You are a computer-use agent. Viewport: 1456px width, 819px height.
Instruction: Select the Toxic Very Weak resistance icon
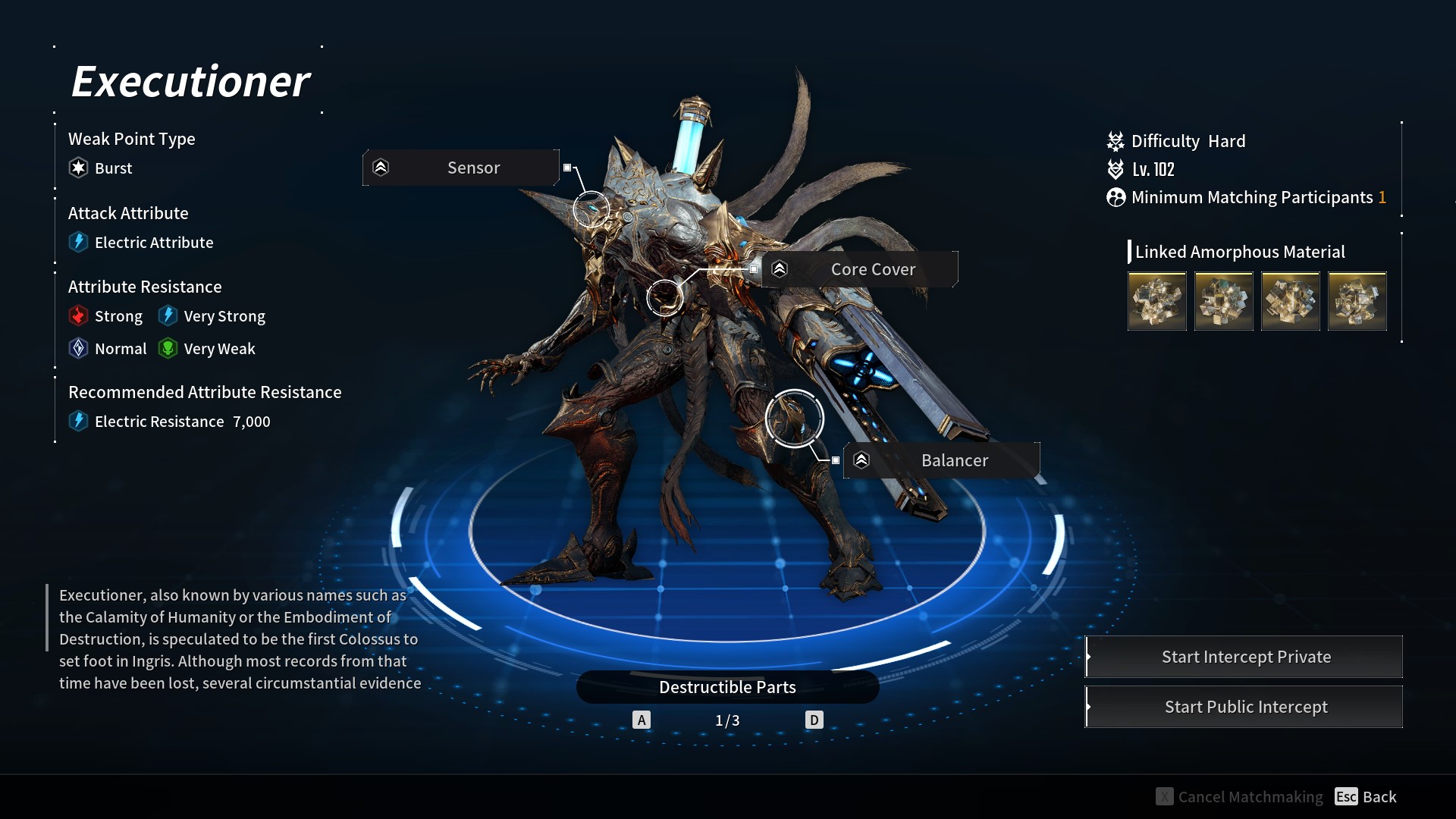click(x=168, y=348)
